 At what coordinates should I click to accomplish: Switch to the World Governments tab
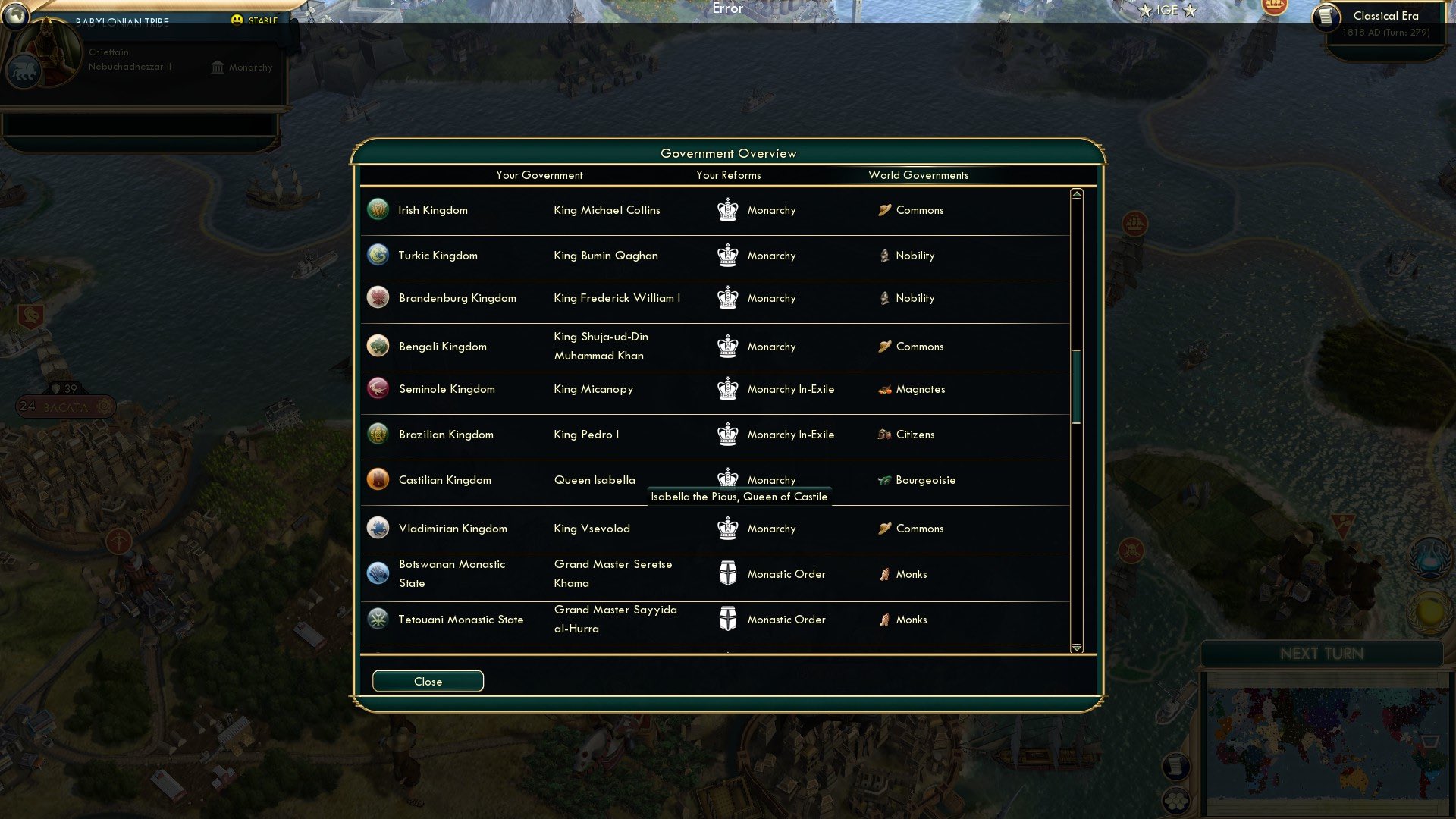point(918,175)
